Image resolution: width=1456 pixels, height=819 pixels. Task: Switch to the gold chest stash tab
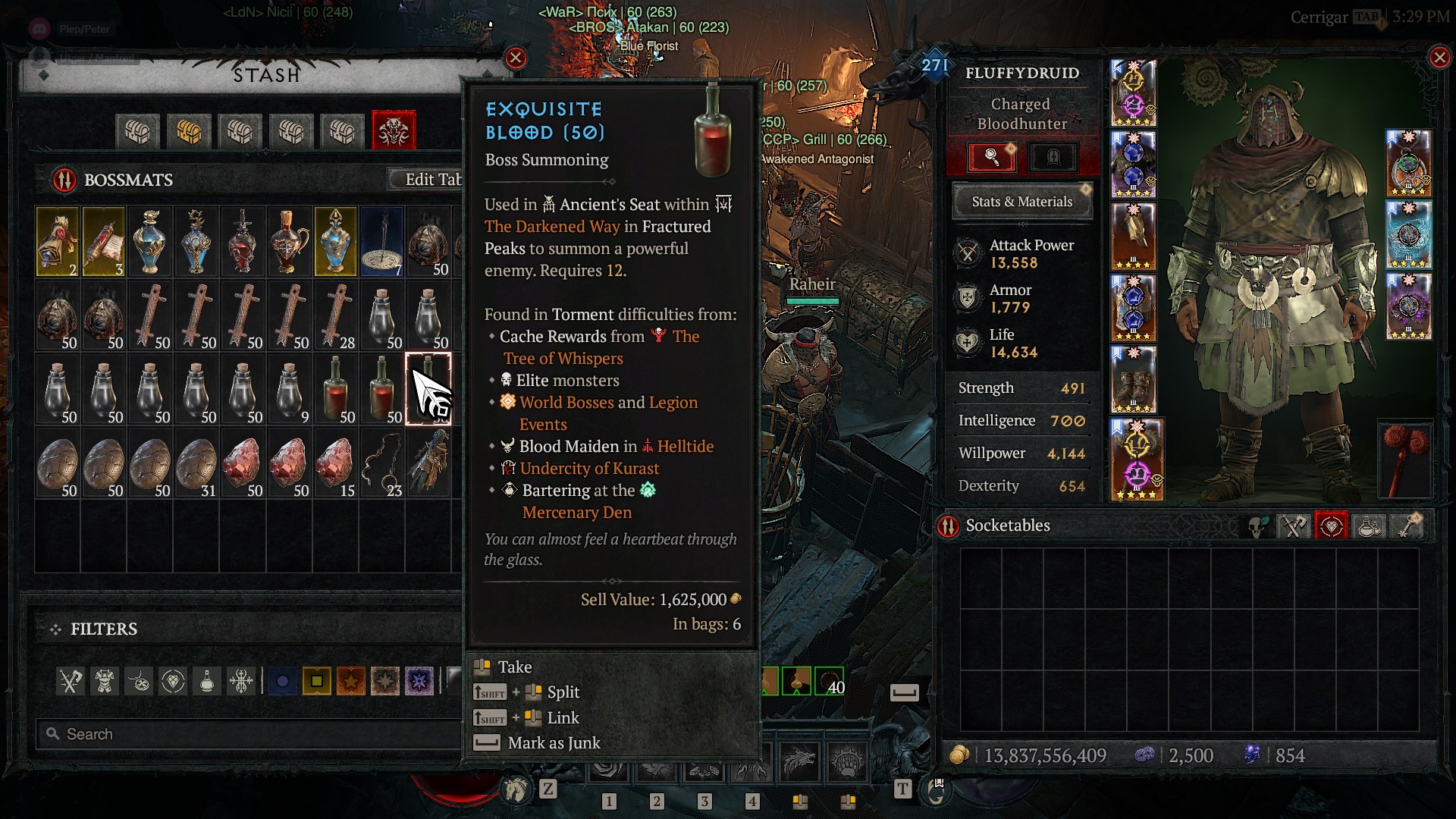pyautogui.click(x=189, y=131)
